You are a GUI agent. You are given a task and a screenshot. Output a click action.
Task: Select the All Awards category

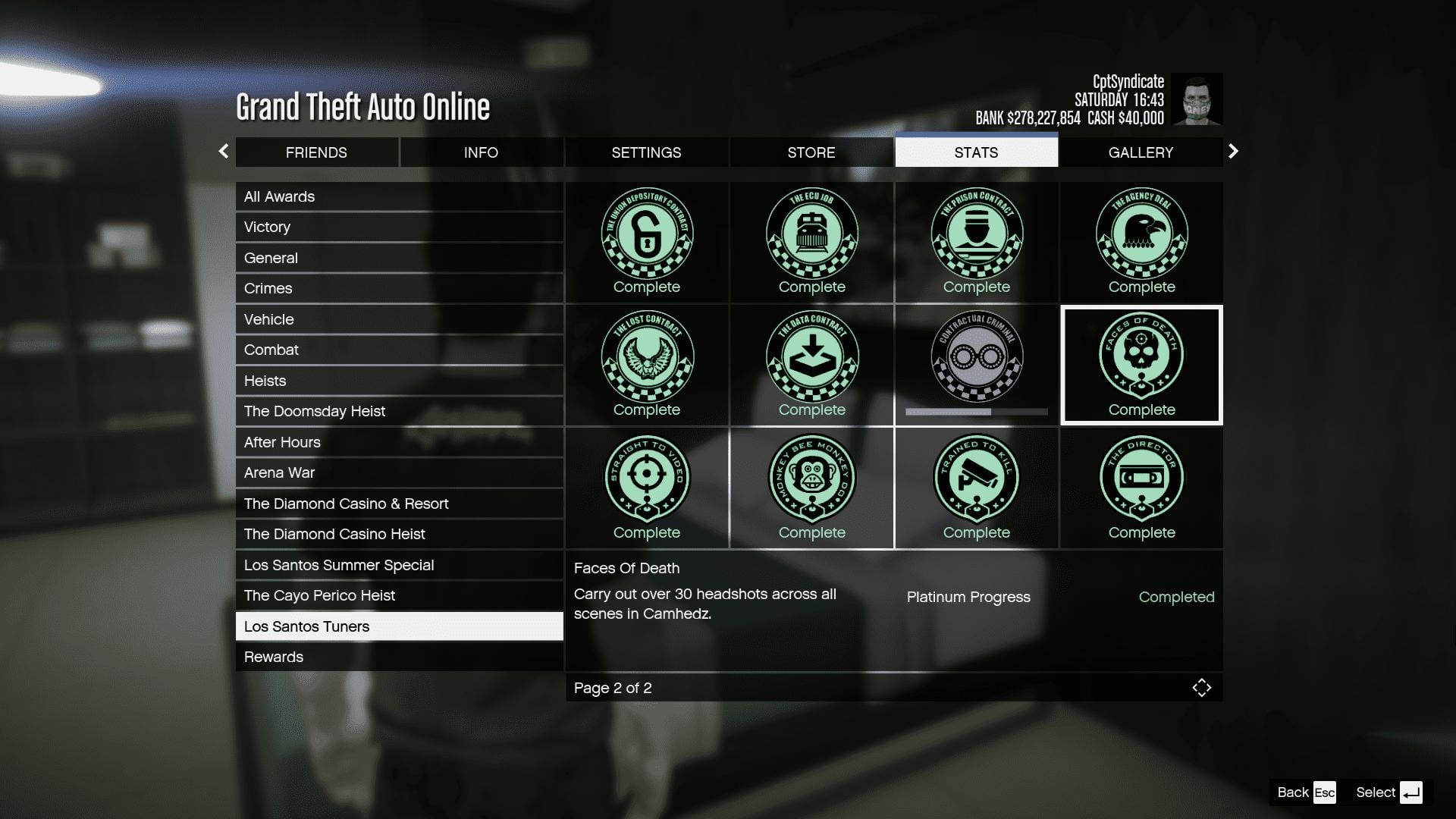[x=399, y=196]
